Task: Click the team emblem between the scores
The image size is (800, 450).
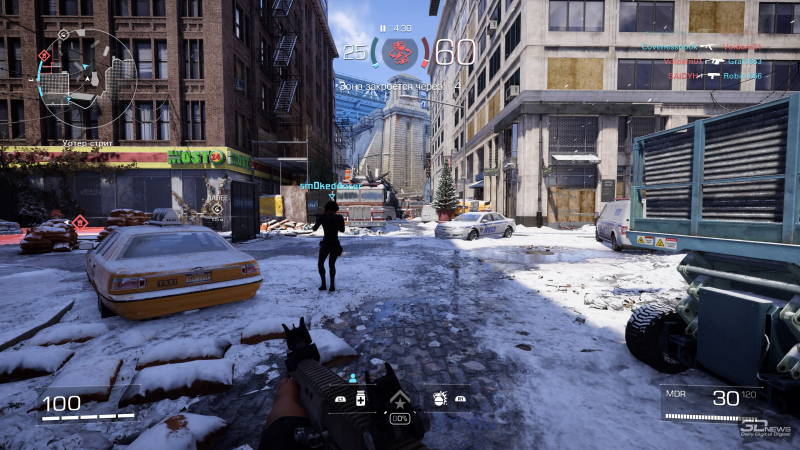Action: click(399, 52)
